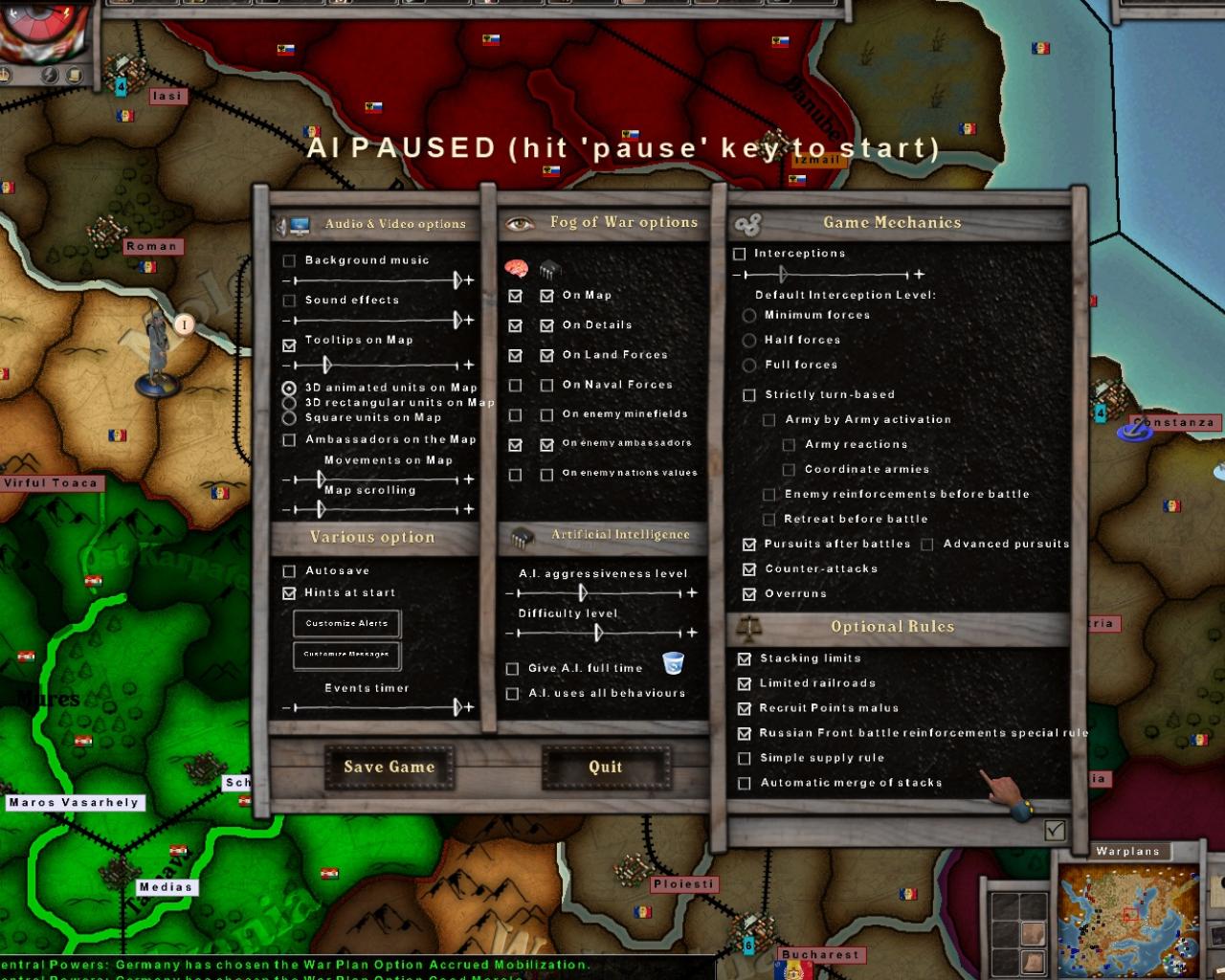The width and height of the screenshot is (1225, 980).
Task: Select the Half forces radio button
Action: (x=748, y=341)
